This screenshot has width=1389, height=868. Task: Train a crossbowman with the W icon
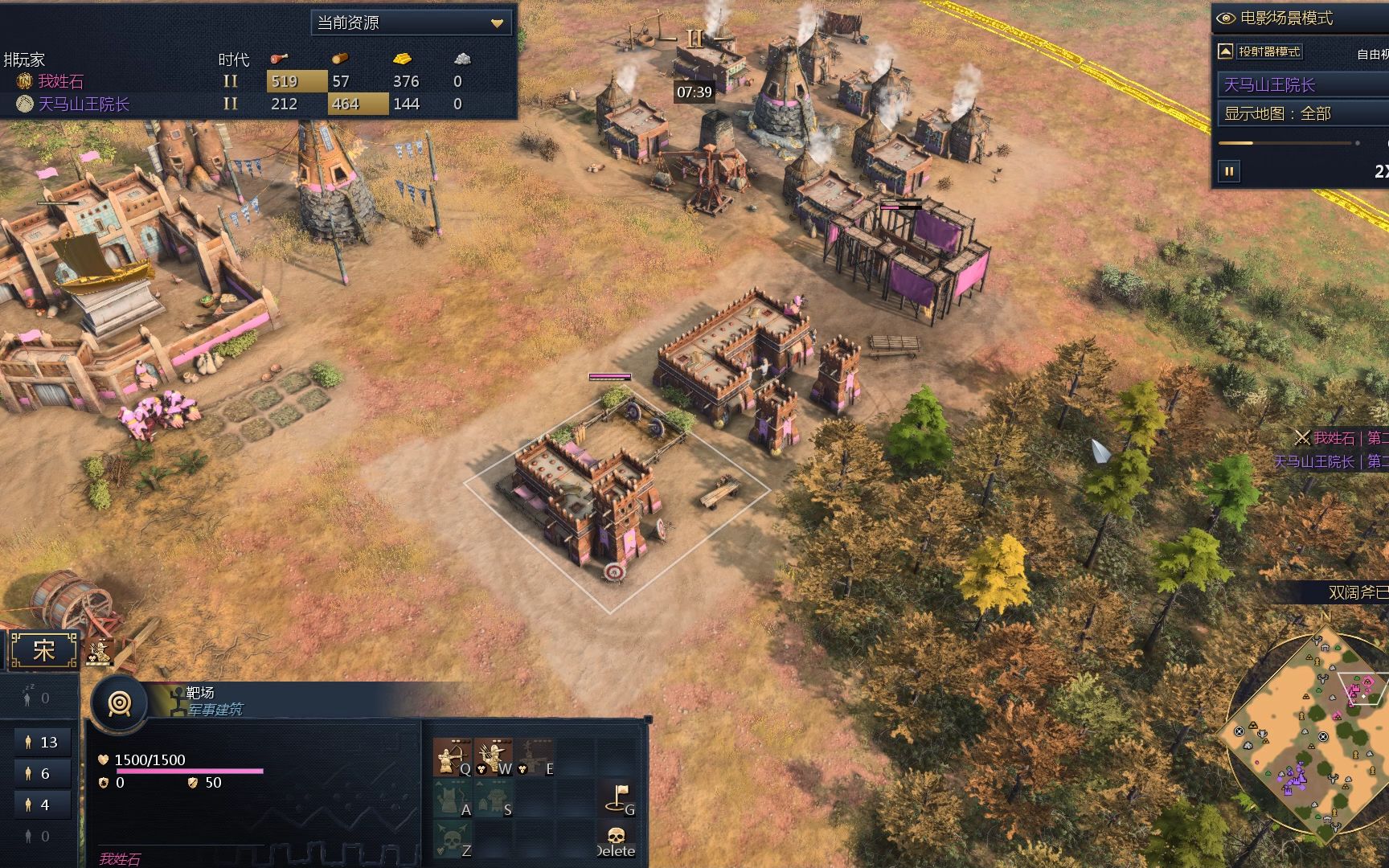tap(493, 757)
